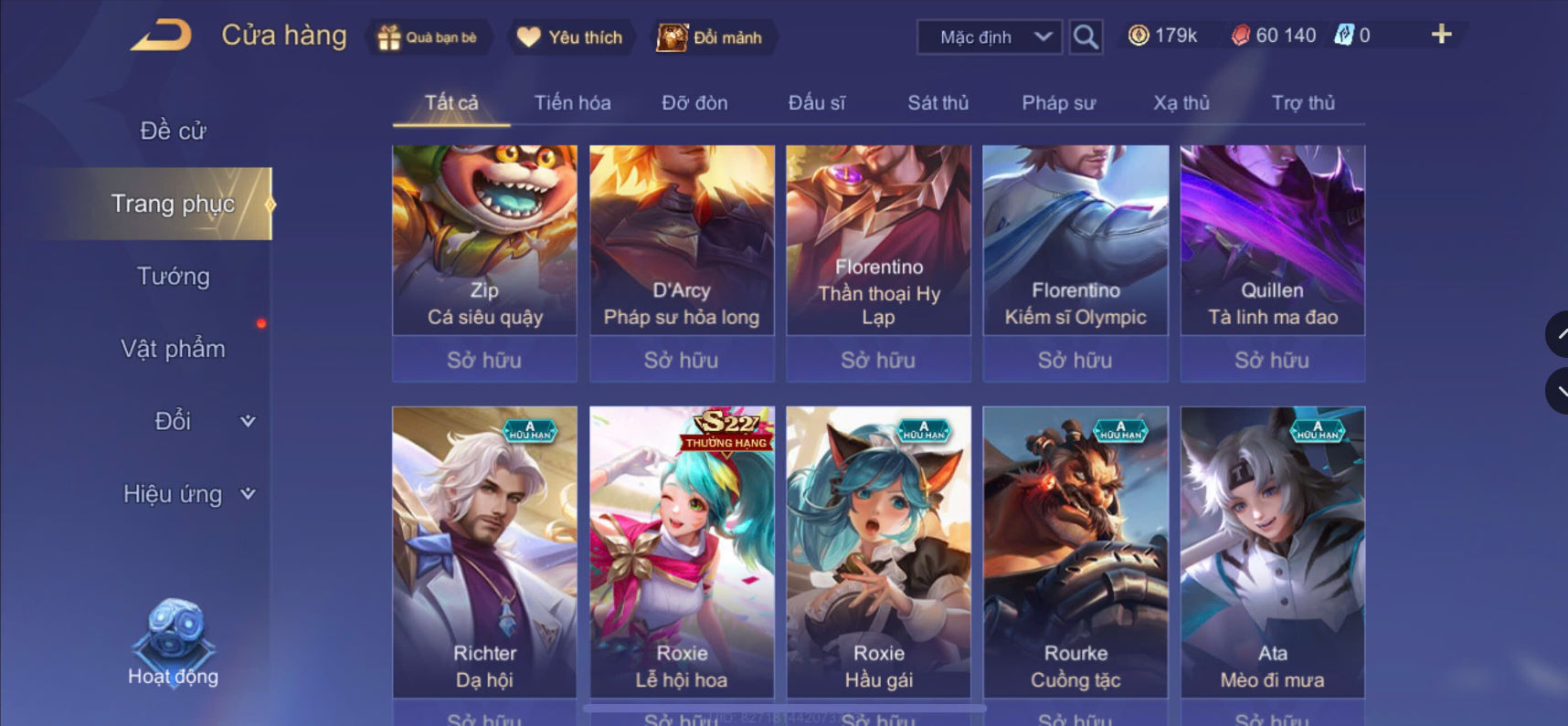
Task: Open the Roxie Lễ hội hoa skin card
Action: [682, 548]
